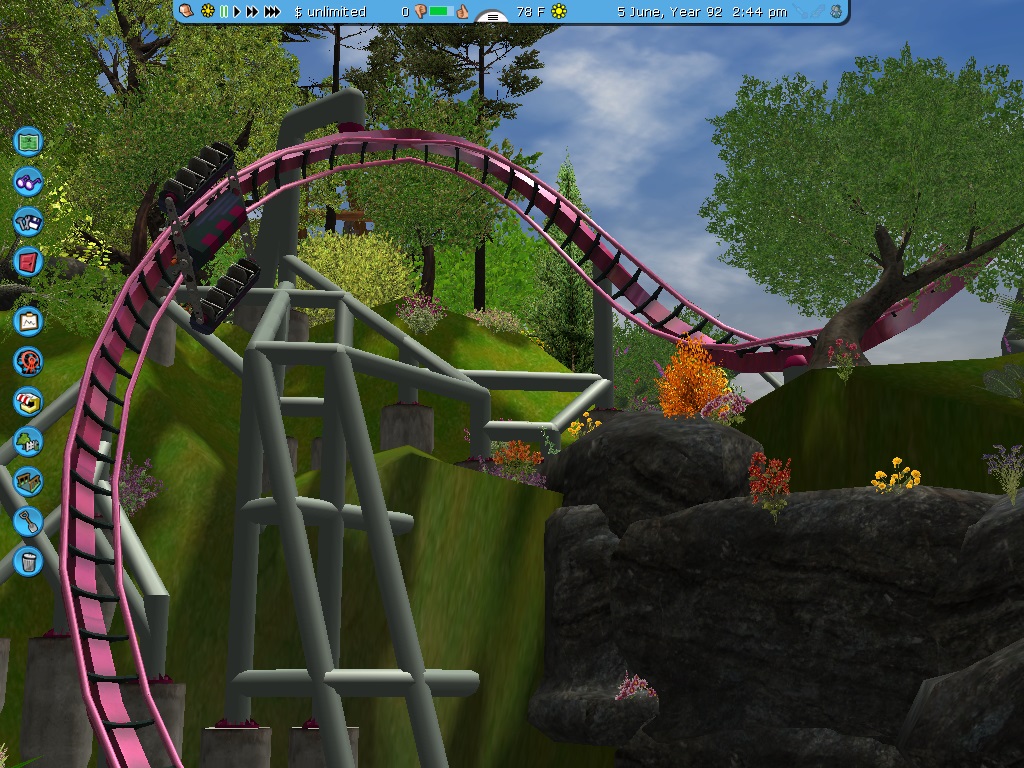Open the park map button
1024x768 pixels.
point(29,141)
